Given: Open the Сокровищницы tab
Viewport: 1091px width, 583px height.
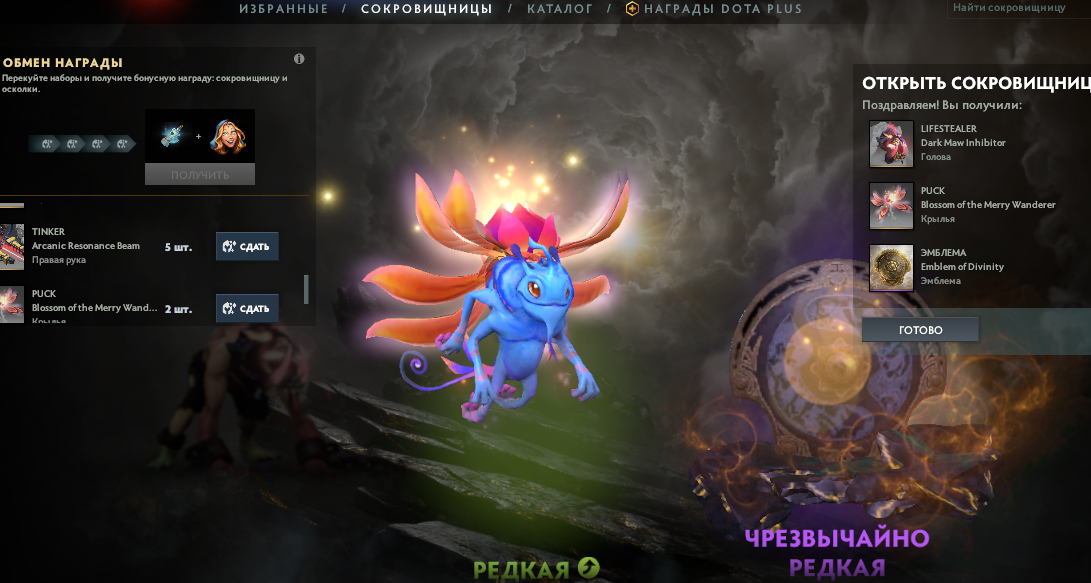Looking at the screenshot, I should pos(426,9).
